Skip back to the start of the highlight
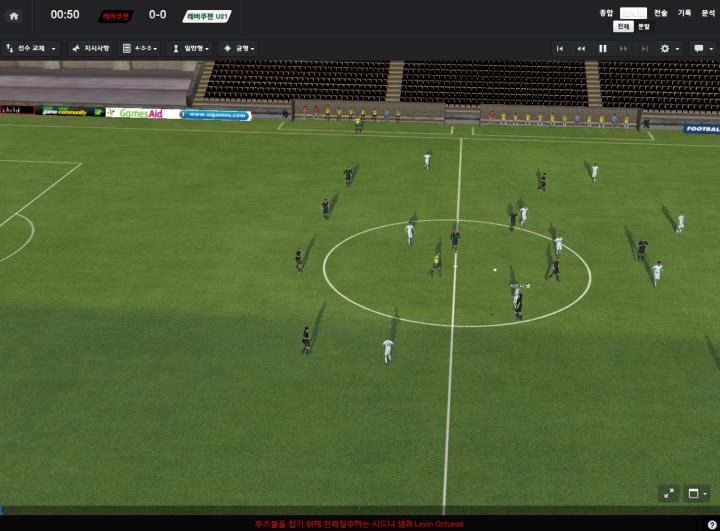The width and height of the screenshot is (720, 531). point(560,48)
